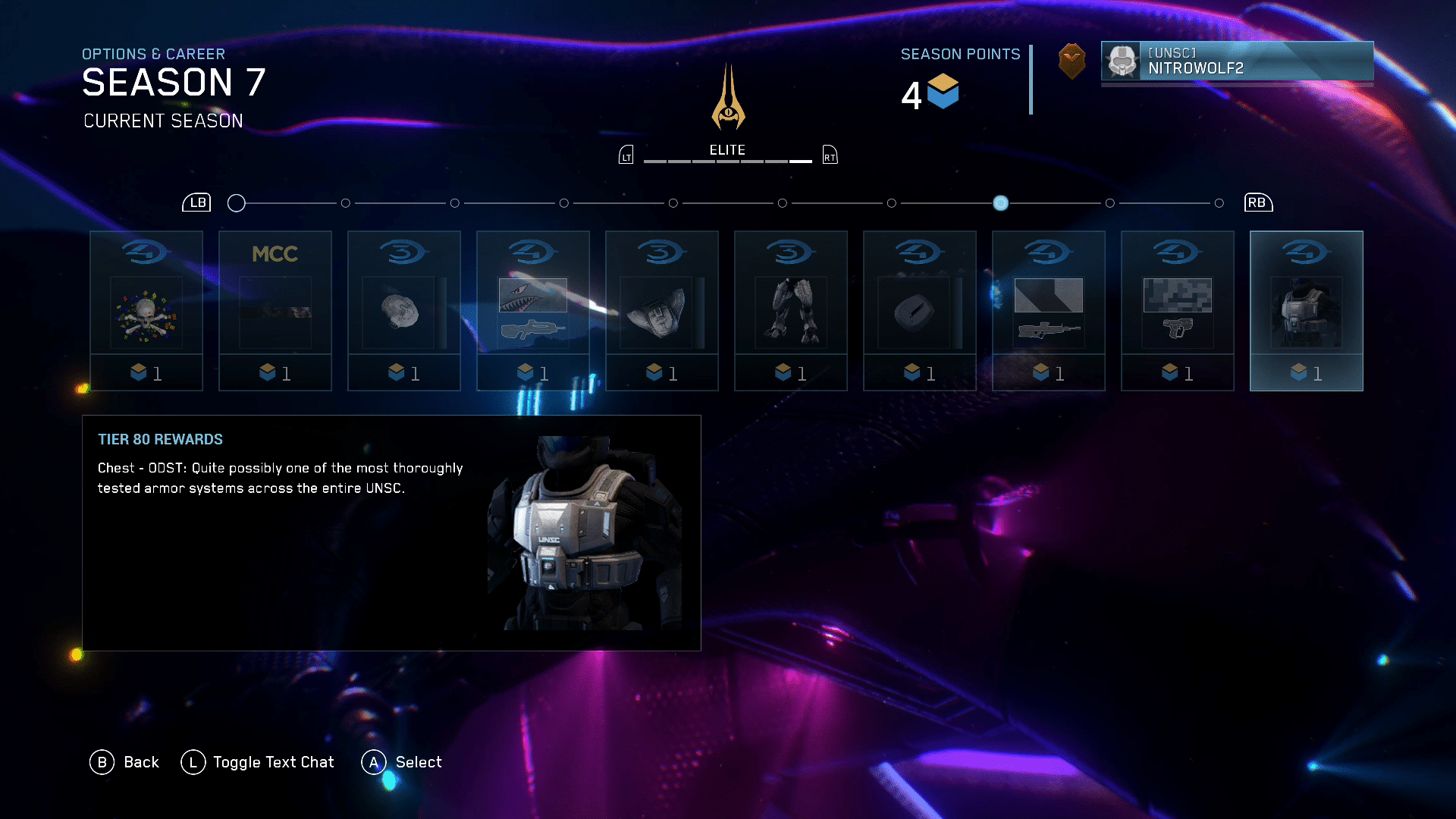Select the pixel camo pistol skin tile
1456x819 pixels.
(x=1178, y=311)
